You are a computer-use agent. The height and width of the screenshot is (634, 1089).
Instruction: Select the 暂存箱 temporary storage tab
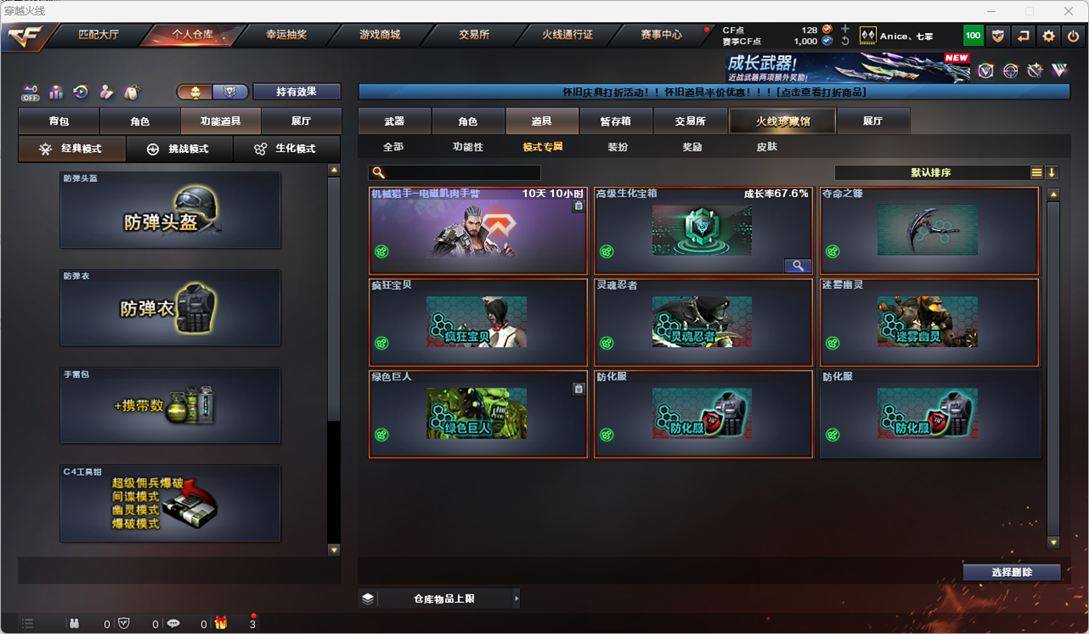tap(615, 121)
